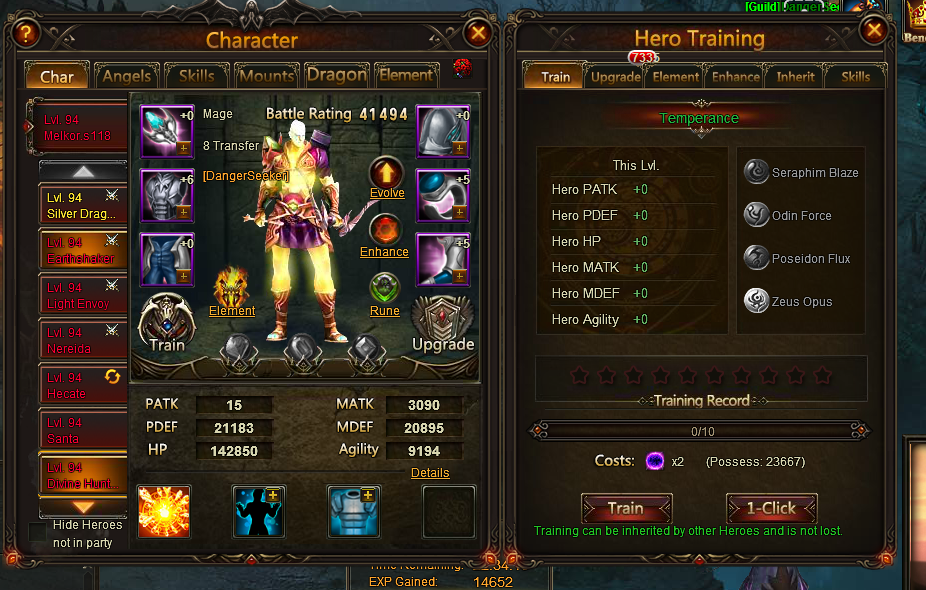Select Hecate in the hero list
This screenshot has width=926, height=590.
point(83,385)
